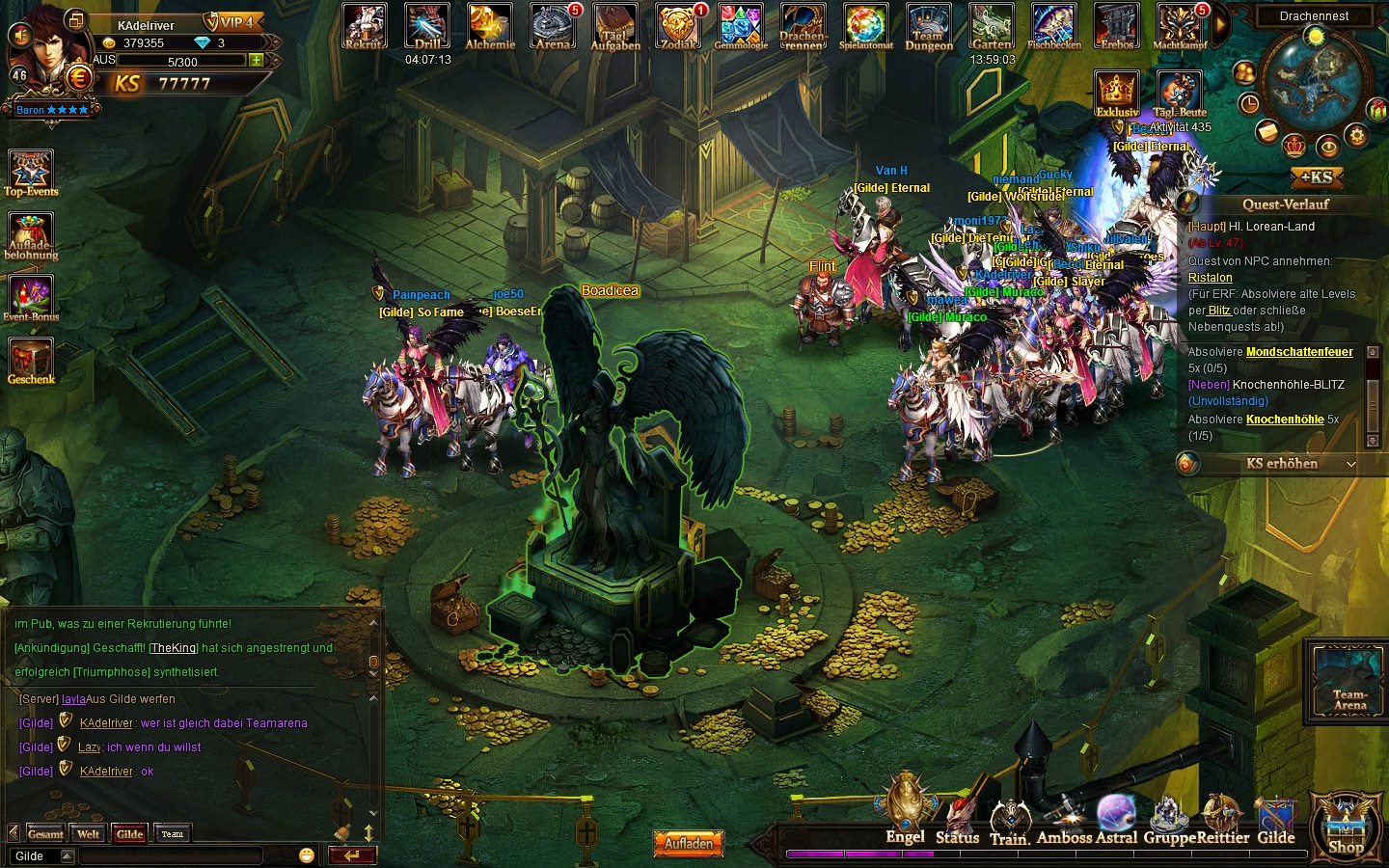Screen dimensions: 1389x868
Task: Open the Amboss forge menu
Action: [1064, 820]
